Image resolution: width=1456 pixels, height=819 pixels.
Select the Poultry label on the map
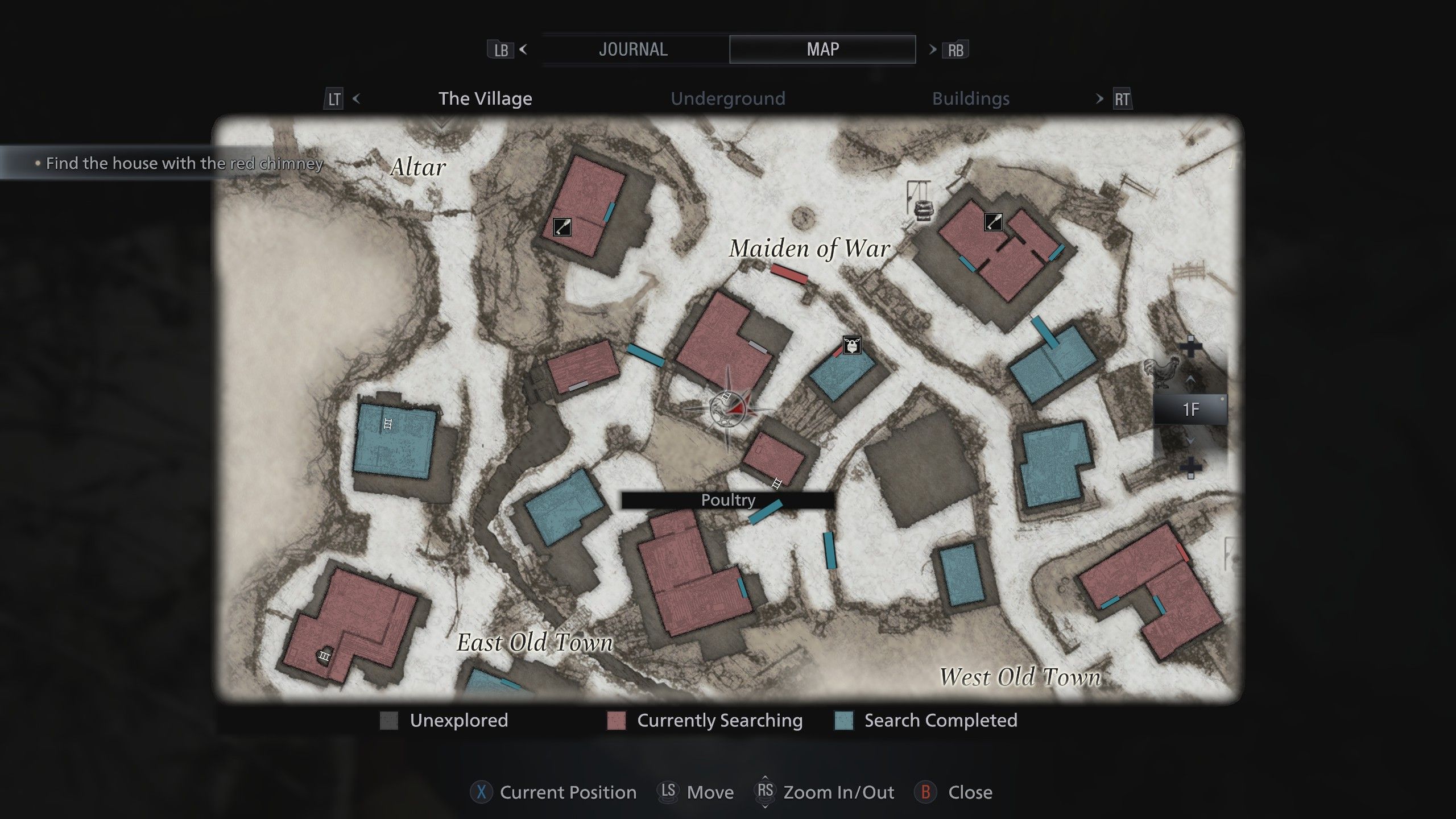tap(727, 500)
